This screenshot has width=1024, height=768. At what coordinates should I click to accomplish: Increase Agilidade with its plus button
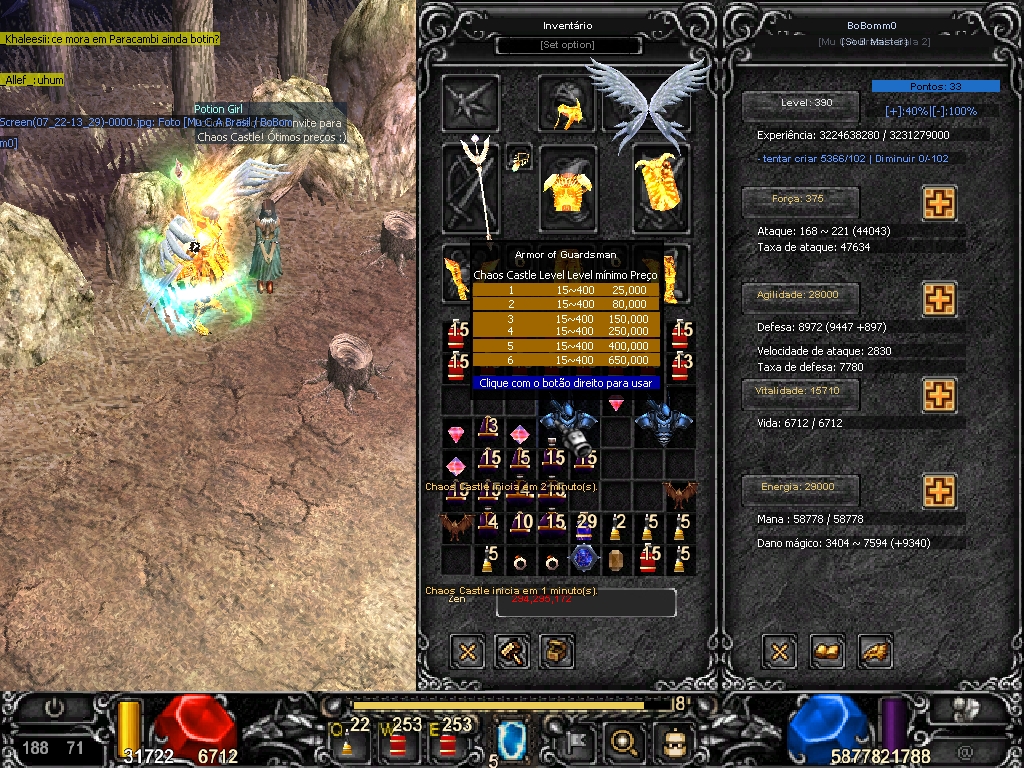click(938, 298)
